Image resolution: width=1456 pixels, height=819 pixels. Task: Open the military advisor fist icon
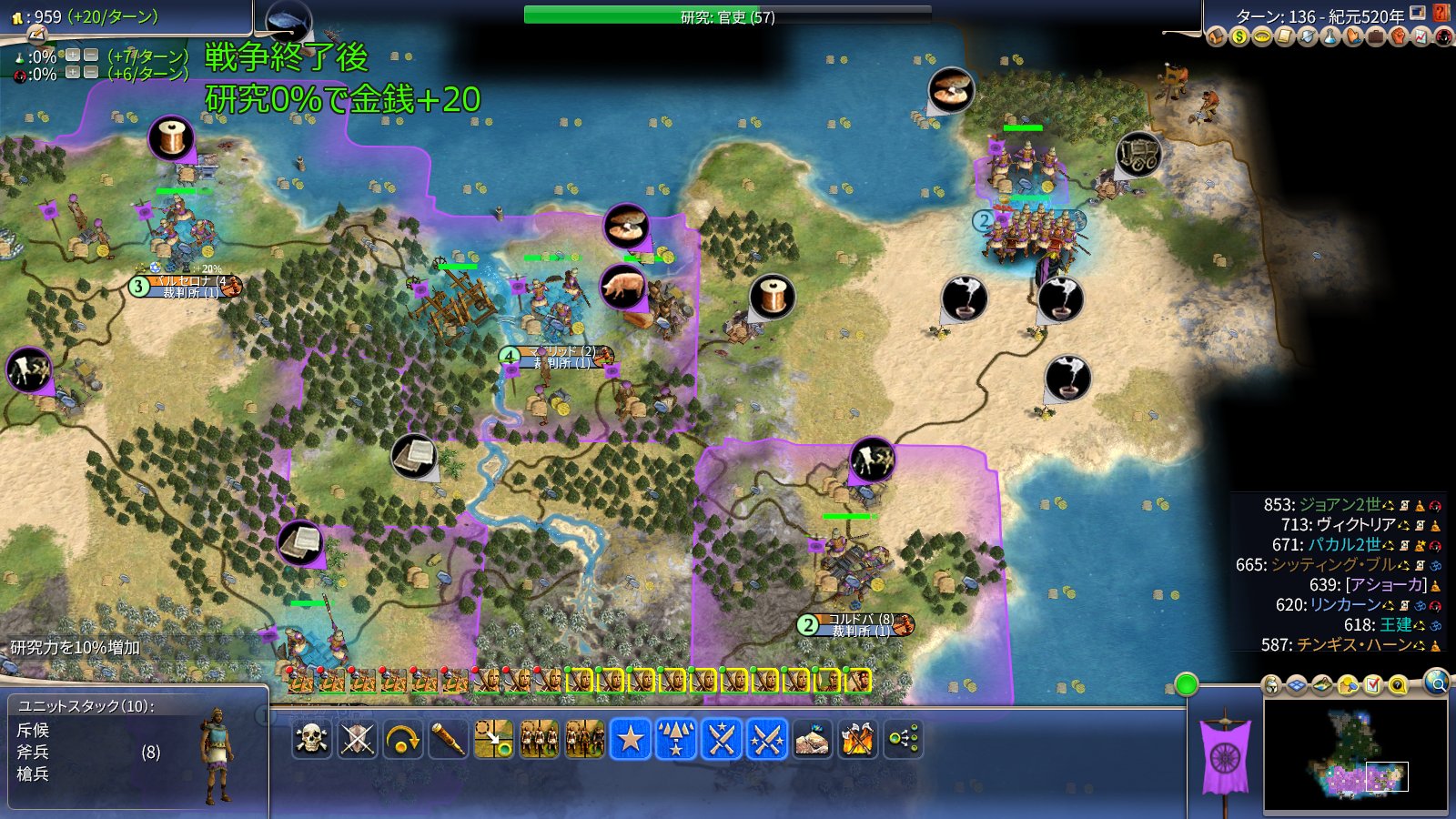1399,37
